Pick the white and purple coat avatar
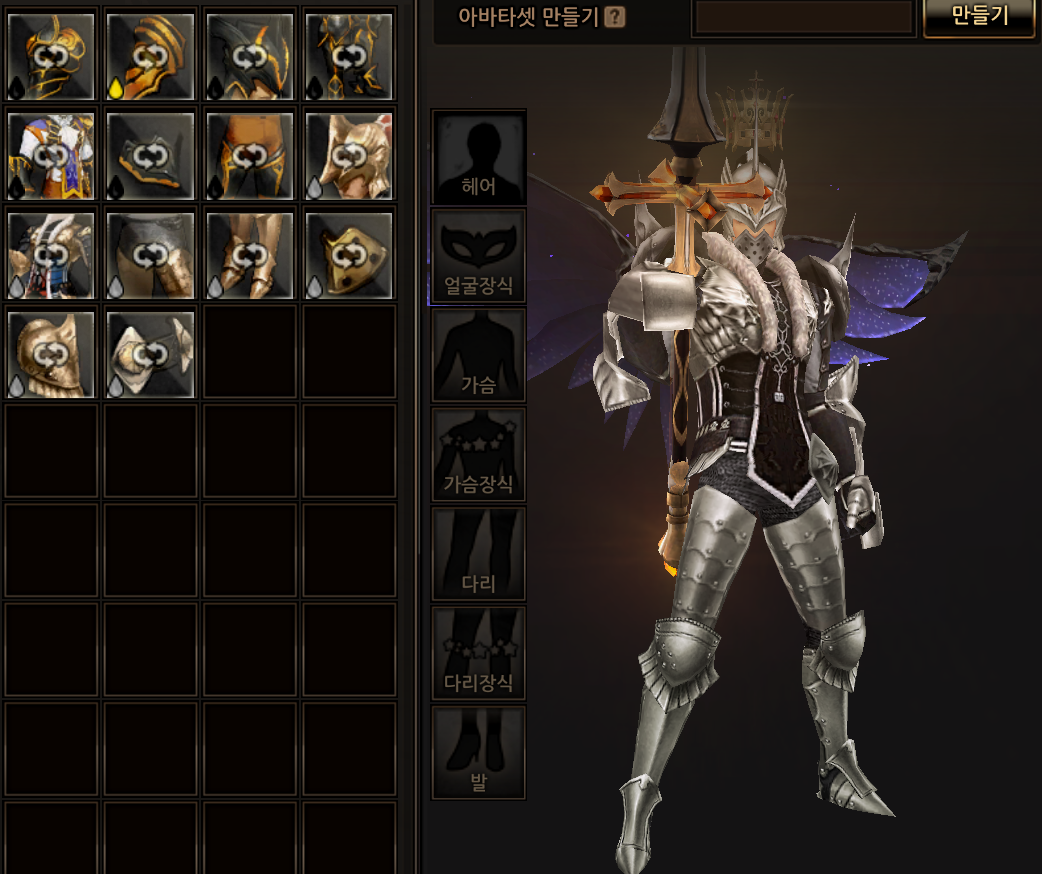This screenshot has height=874, width=1042. click(x=51, y=155)
